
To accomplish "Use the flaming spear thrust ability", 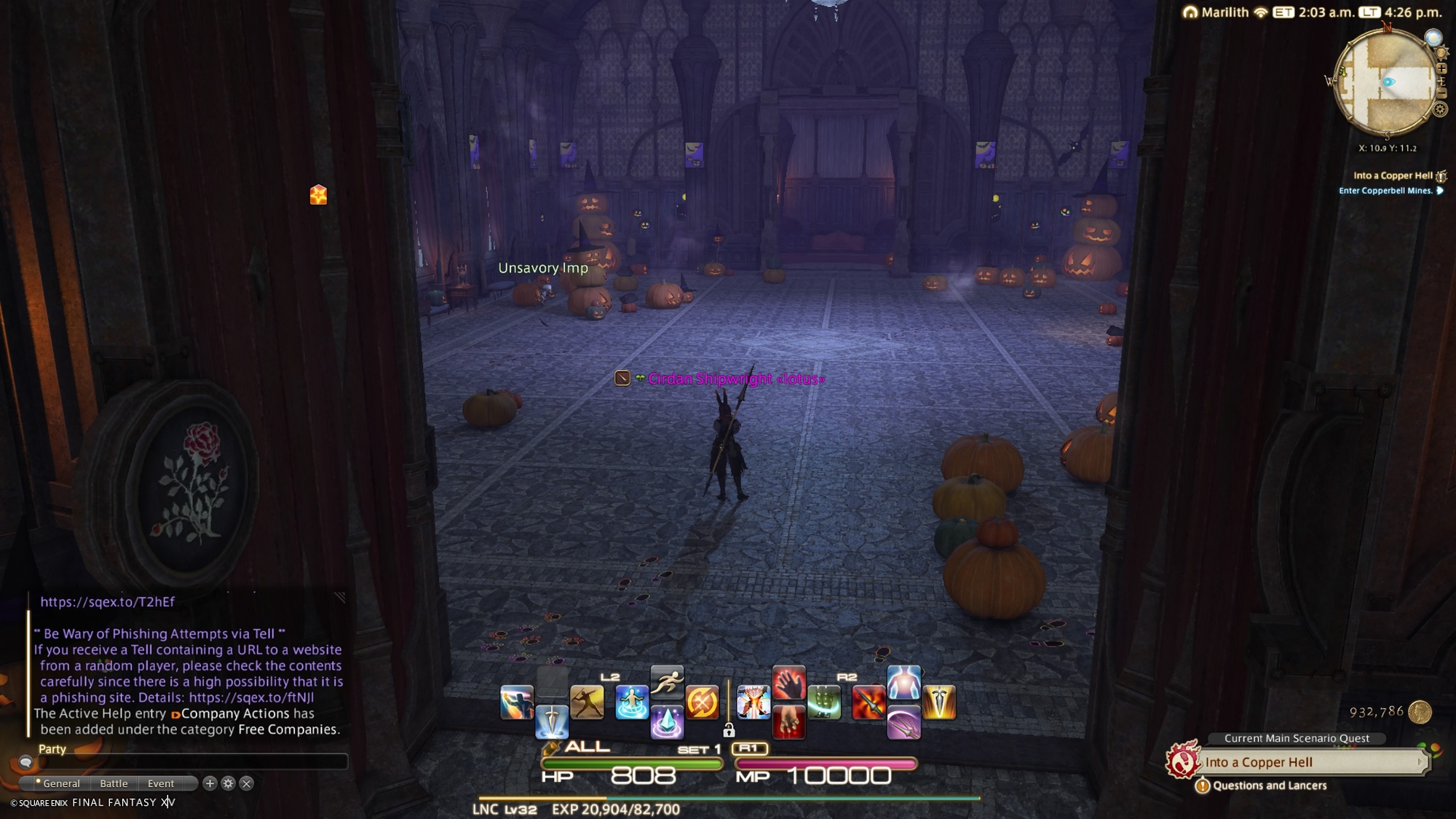I will point(868,703).
